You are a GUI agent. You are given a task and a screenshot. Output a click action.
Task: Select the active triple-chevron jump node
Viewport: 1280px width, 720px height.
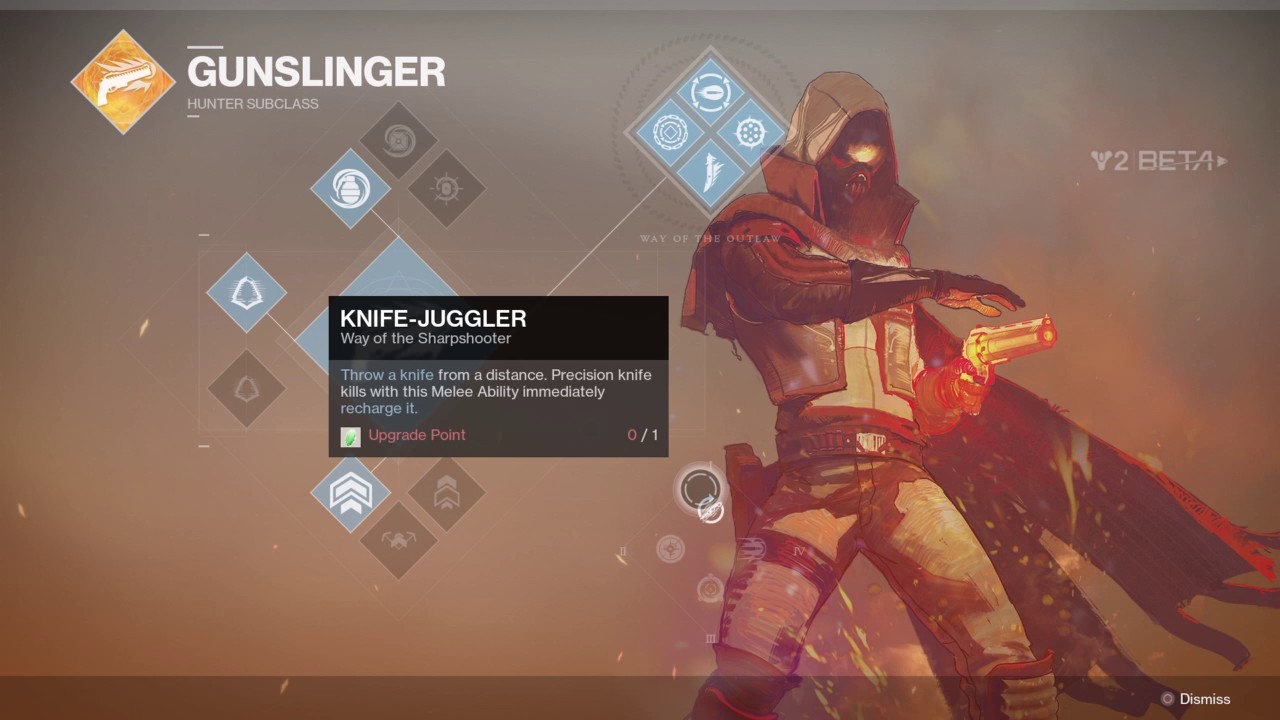coord(350,492)
